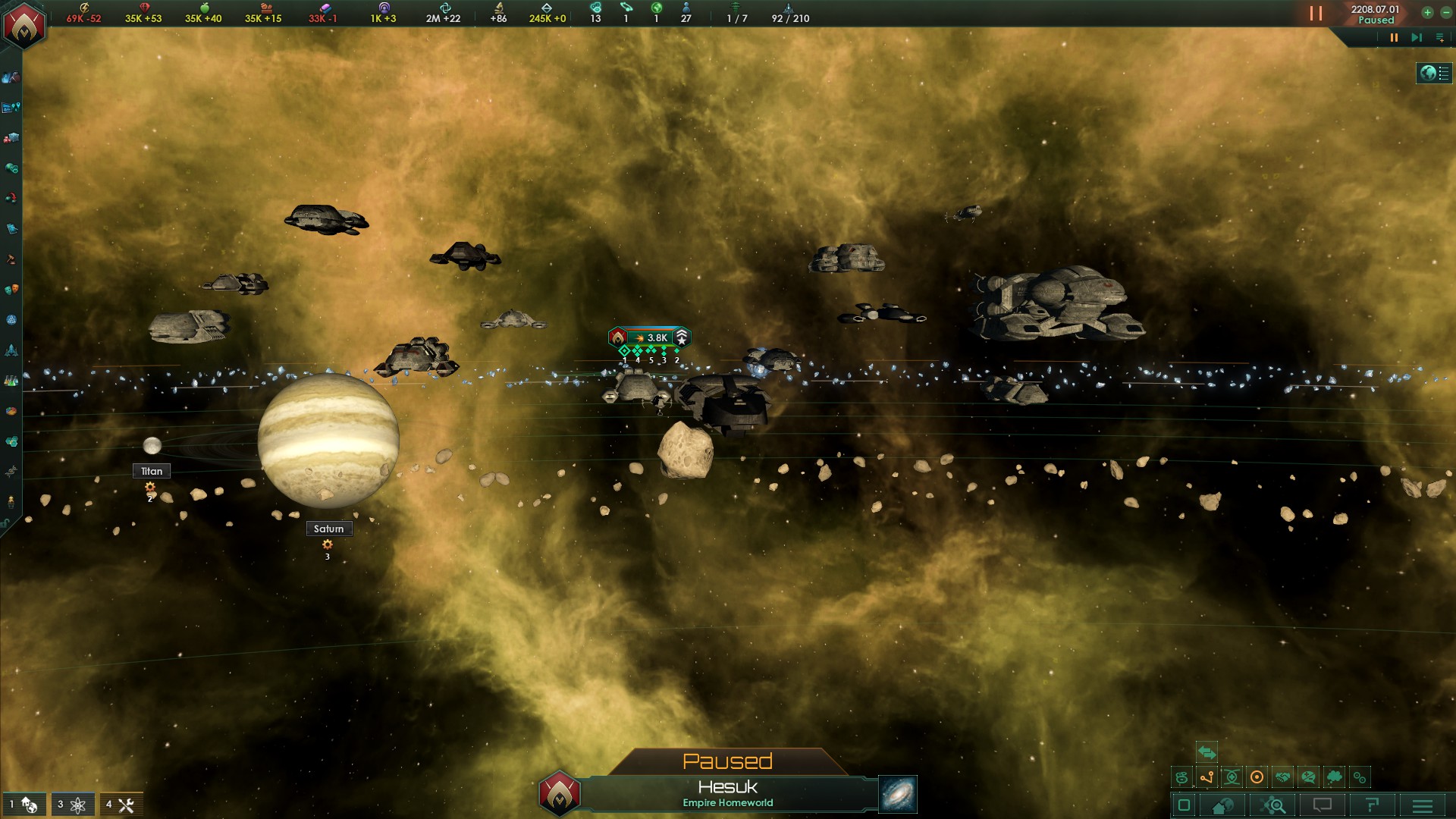Screen dimensions: 1456x819
Task: Select the Saturn planet label
Action: point(328,529)
